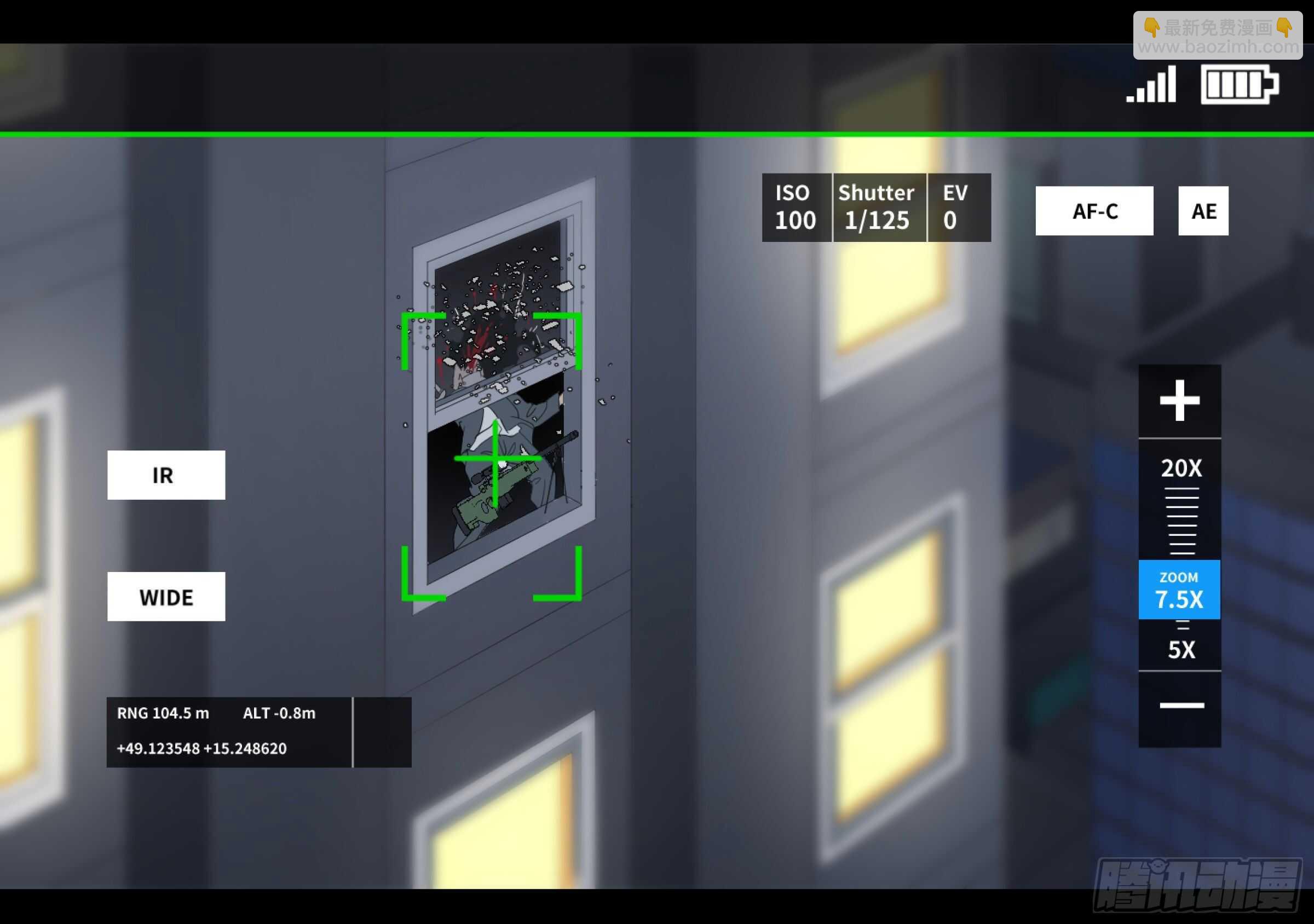Open the baozimh.com watermark link
1314x924 pixels.
click(x=1218, y=36)
